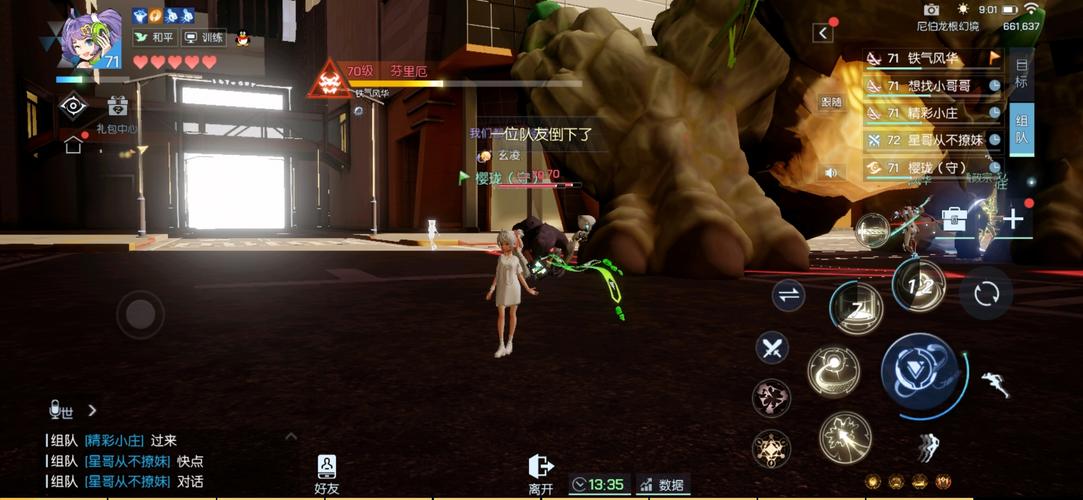Select teammate 星哥从不撩妹 in team list
Image resolution: width=1083 pixels, height=500 pixels.
[x=932, y=140]
